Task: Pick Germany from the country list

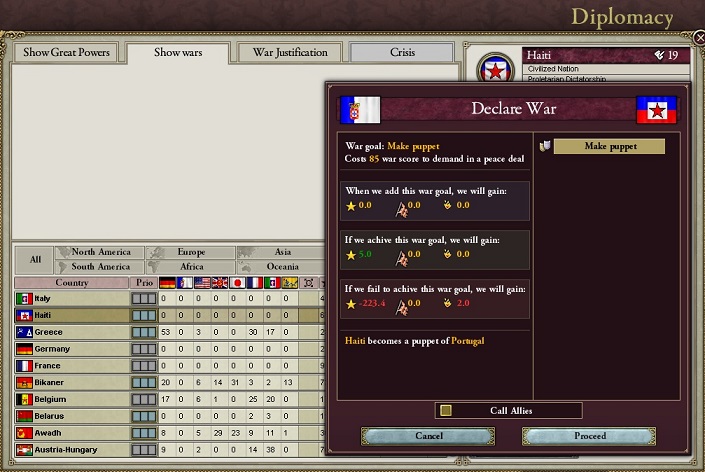Action: point(70,349)
